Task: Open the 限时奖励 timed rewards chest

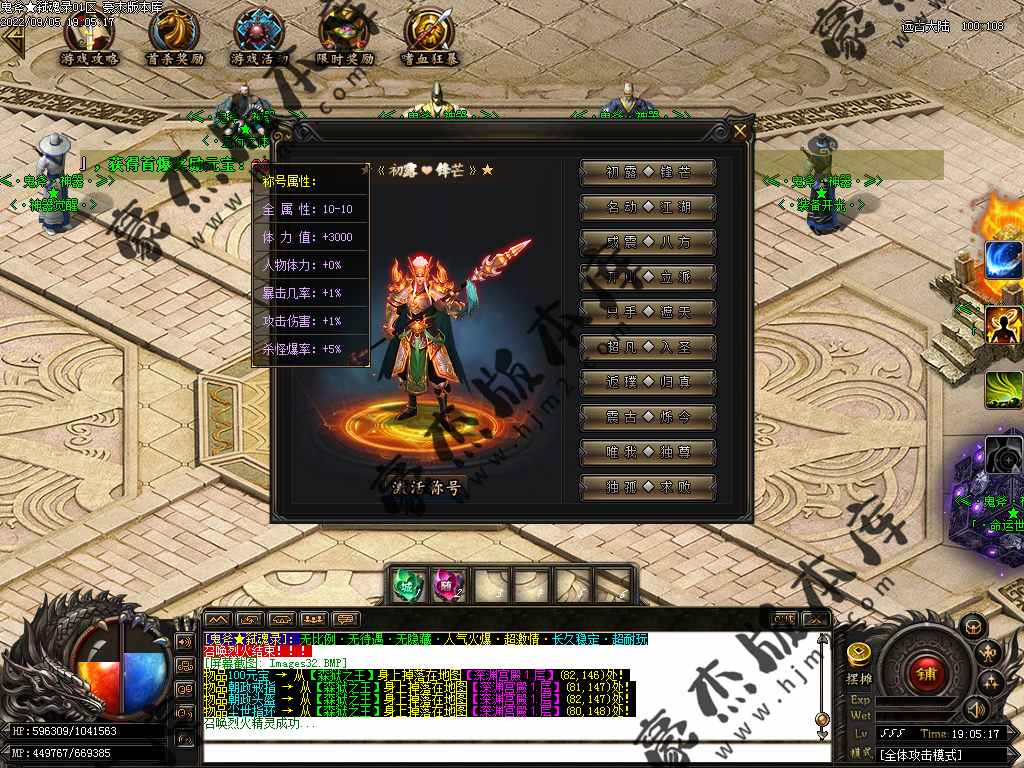Action: [x=344, y=36]
